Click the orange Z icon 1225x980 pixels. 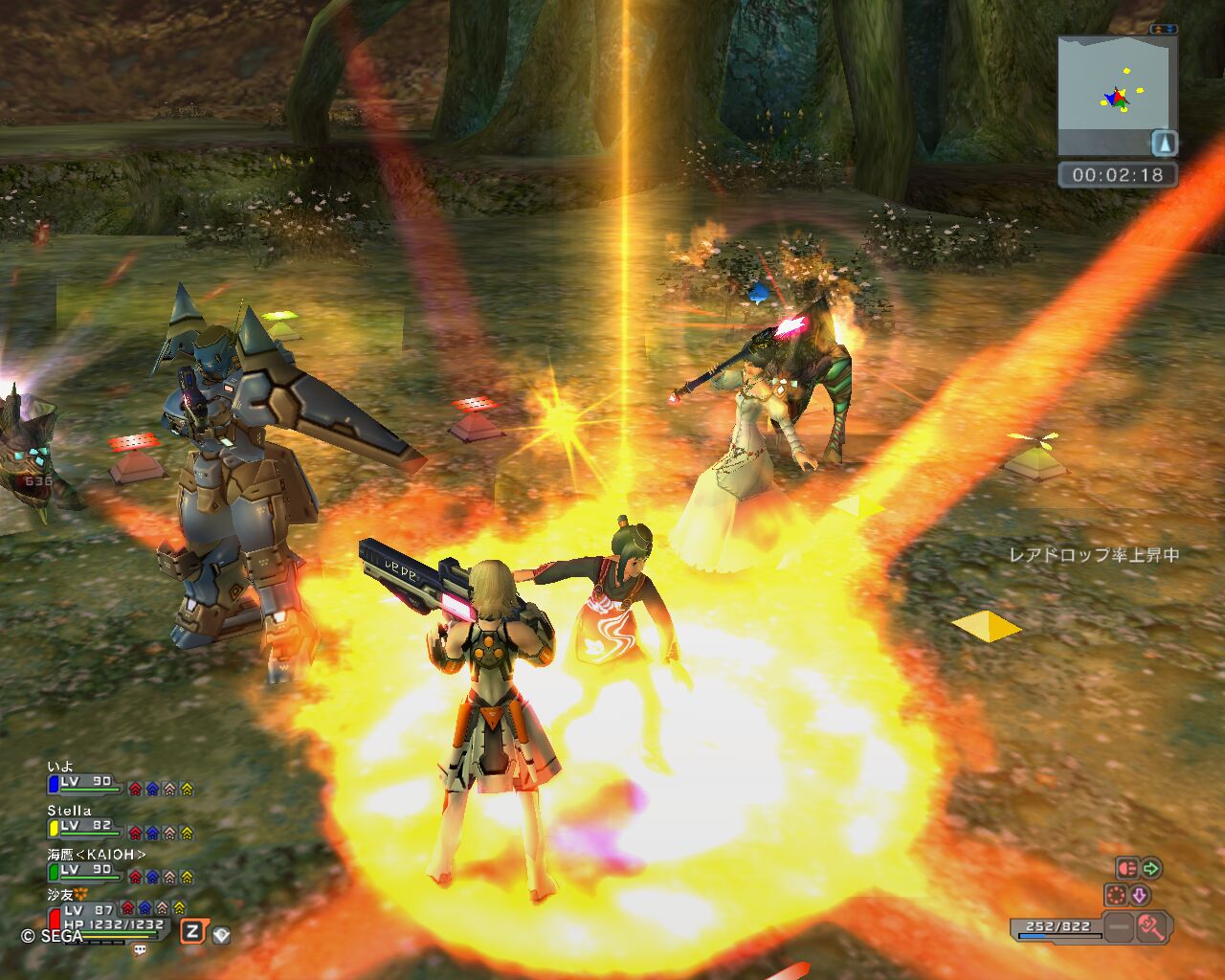coord(193,930)
